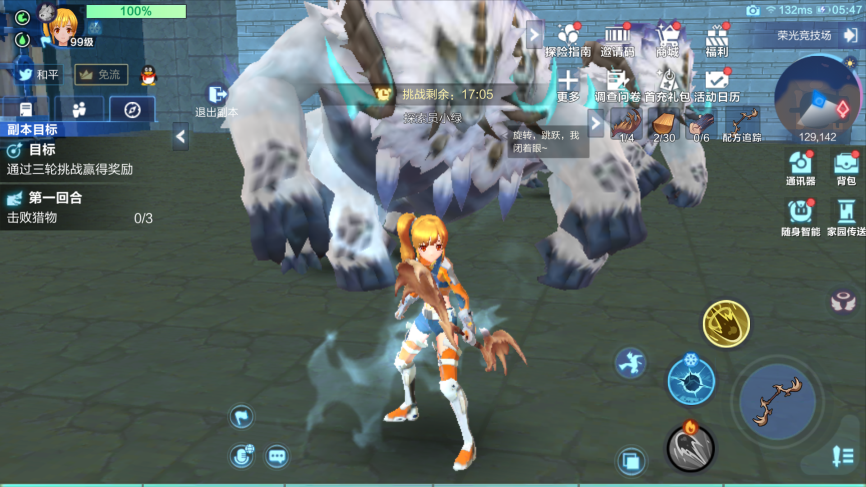Open the 商城 shop
The width and height of the screenshot is (866, 487).
click(667, 40)
